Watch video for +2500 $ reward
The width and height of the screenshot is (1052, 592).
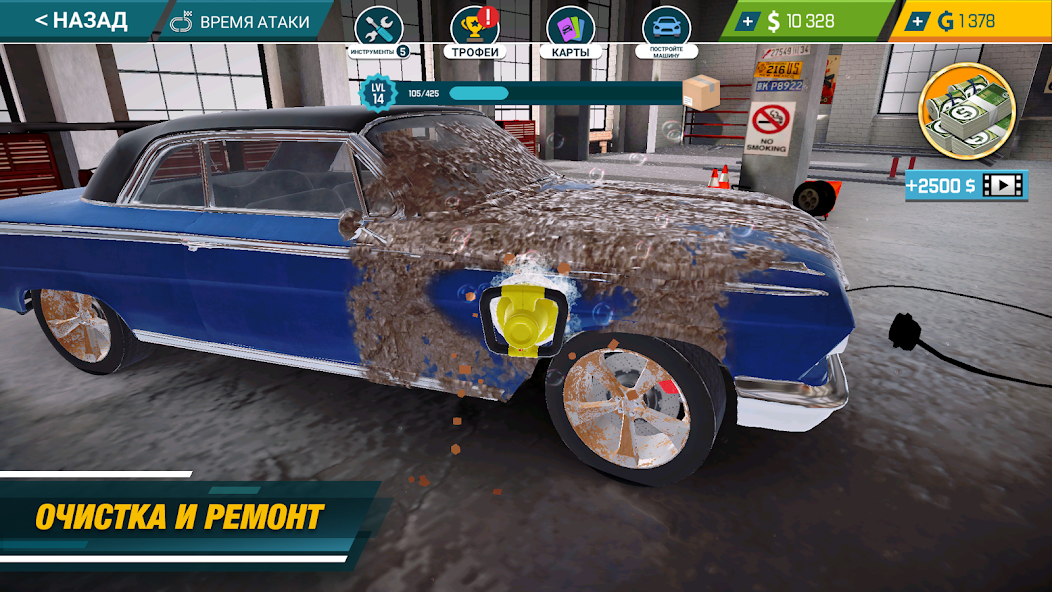pos(966,185)
